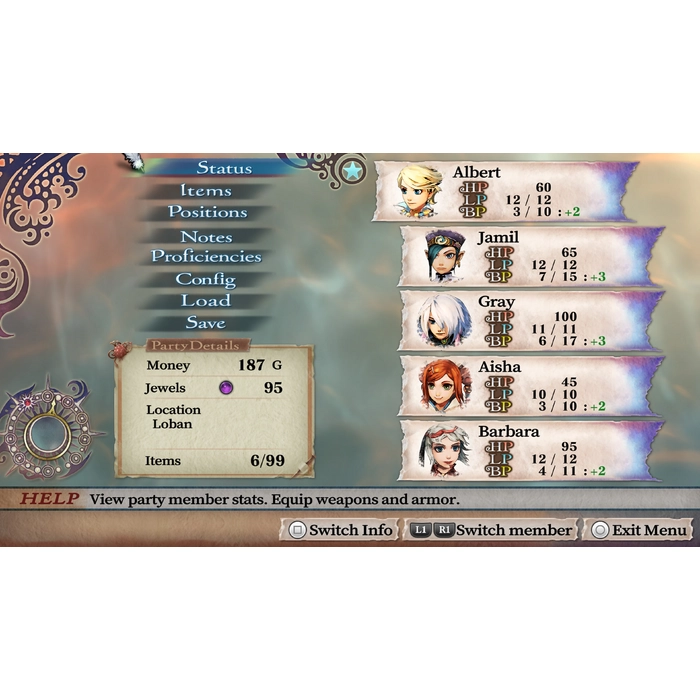700x700 pixels.
Task: Select the Save menu entry
Action: tap(206, 323)
